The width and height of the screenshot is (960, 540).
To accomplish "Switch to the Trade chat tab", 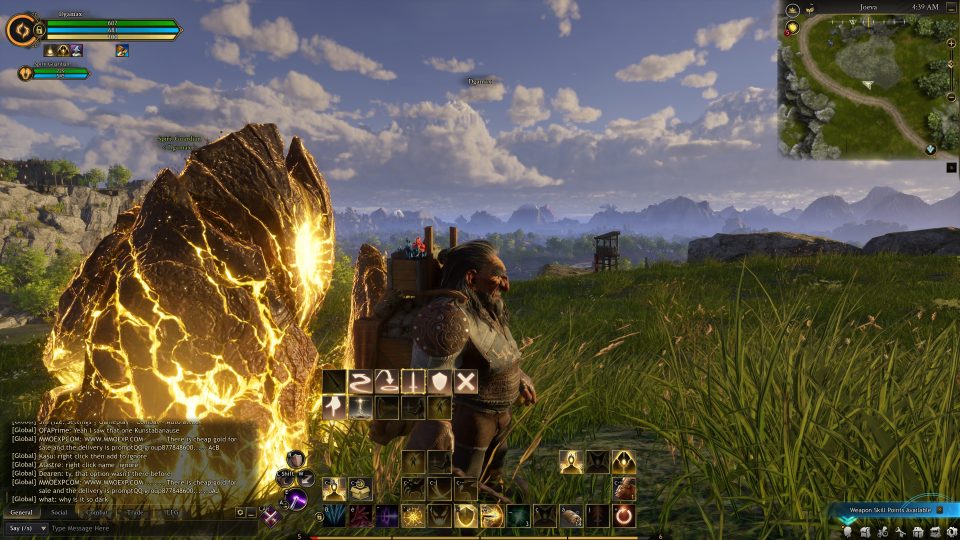I will [x=135, y=511].
